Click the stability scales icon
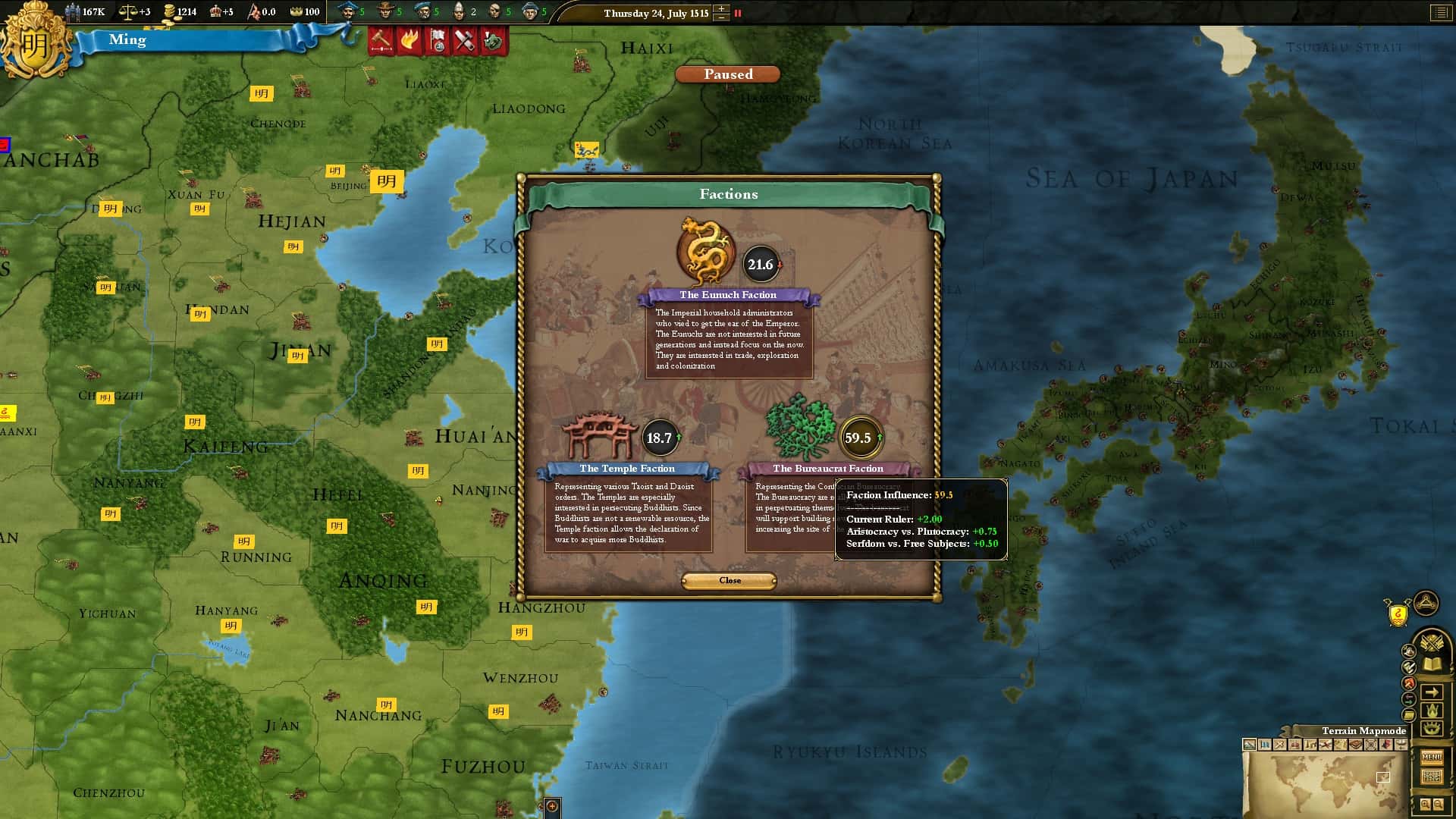This screenshot has width=1456, height=819. coord(127,11)
